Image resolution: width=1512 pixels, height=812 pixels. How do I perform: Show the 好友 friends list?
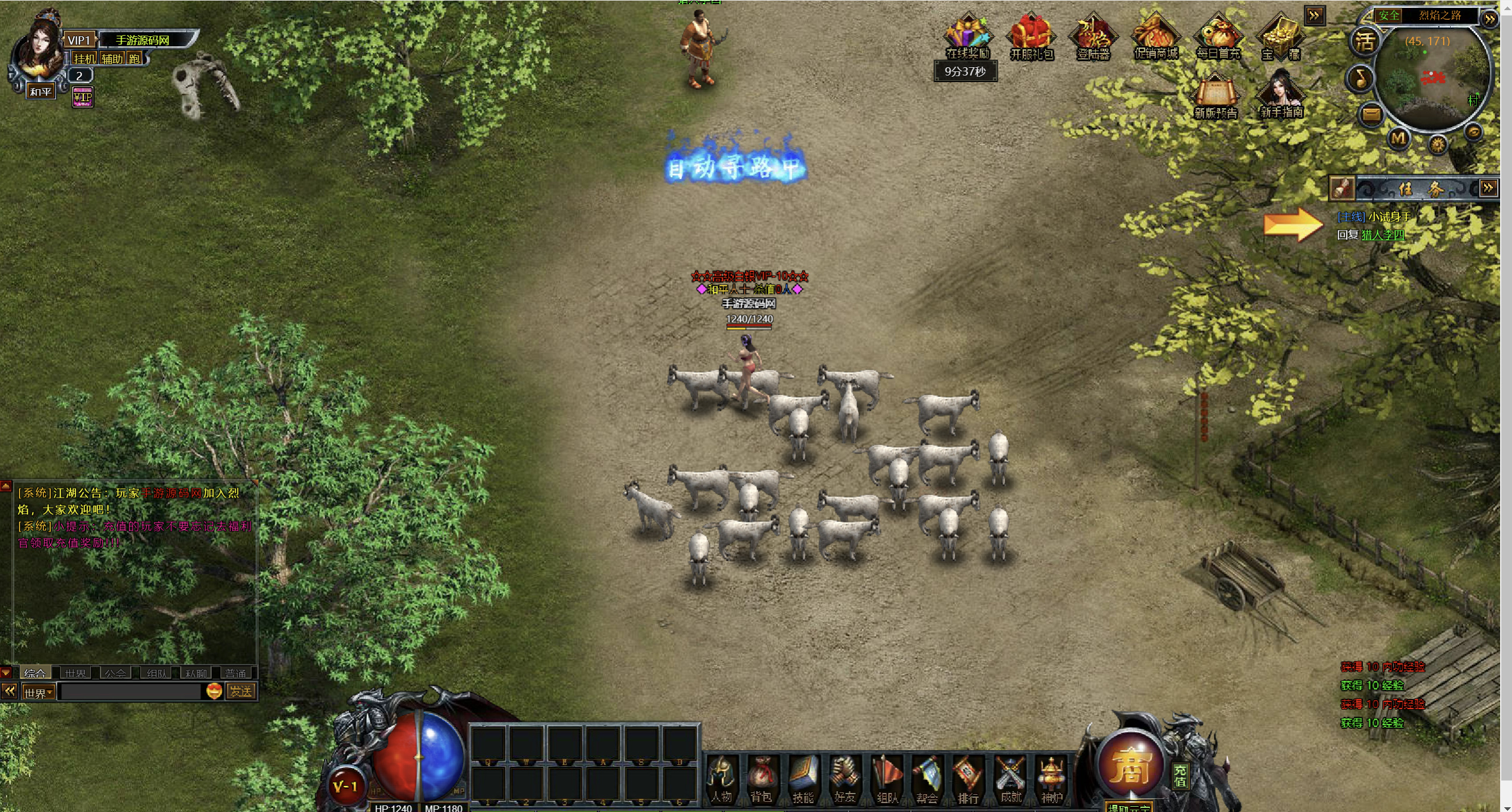[x=844, y=778]
